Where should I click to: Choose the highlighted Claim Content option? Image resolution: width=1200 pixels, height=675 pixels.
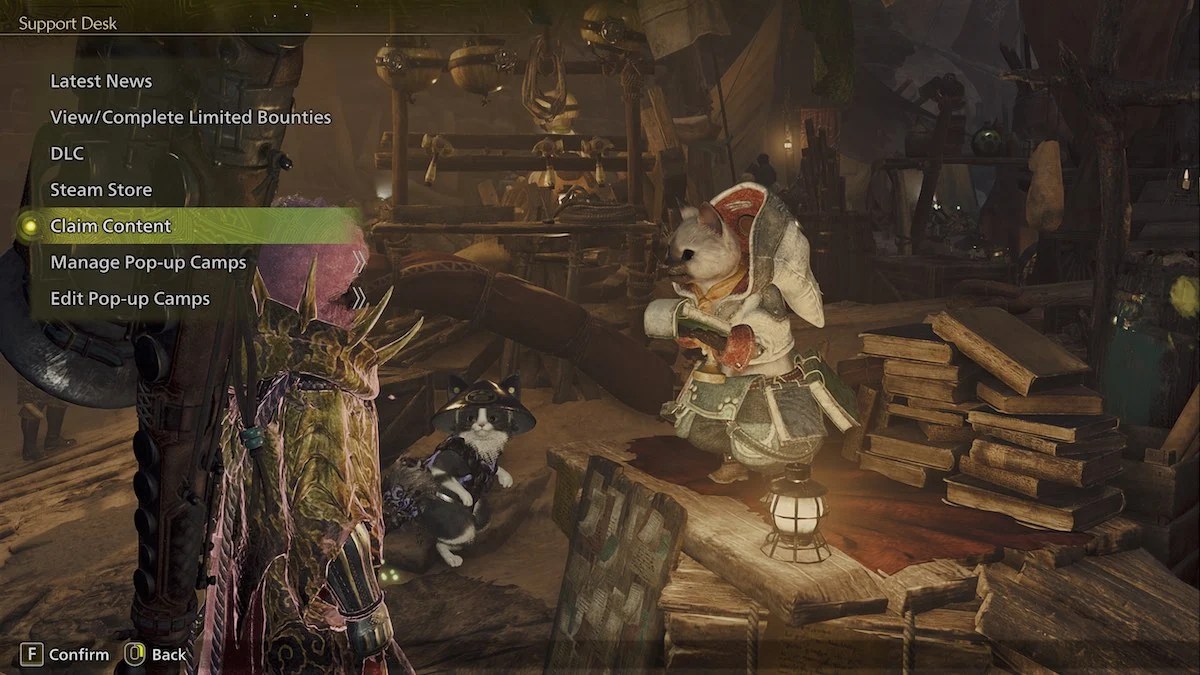(x=111, y=226)
